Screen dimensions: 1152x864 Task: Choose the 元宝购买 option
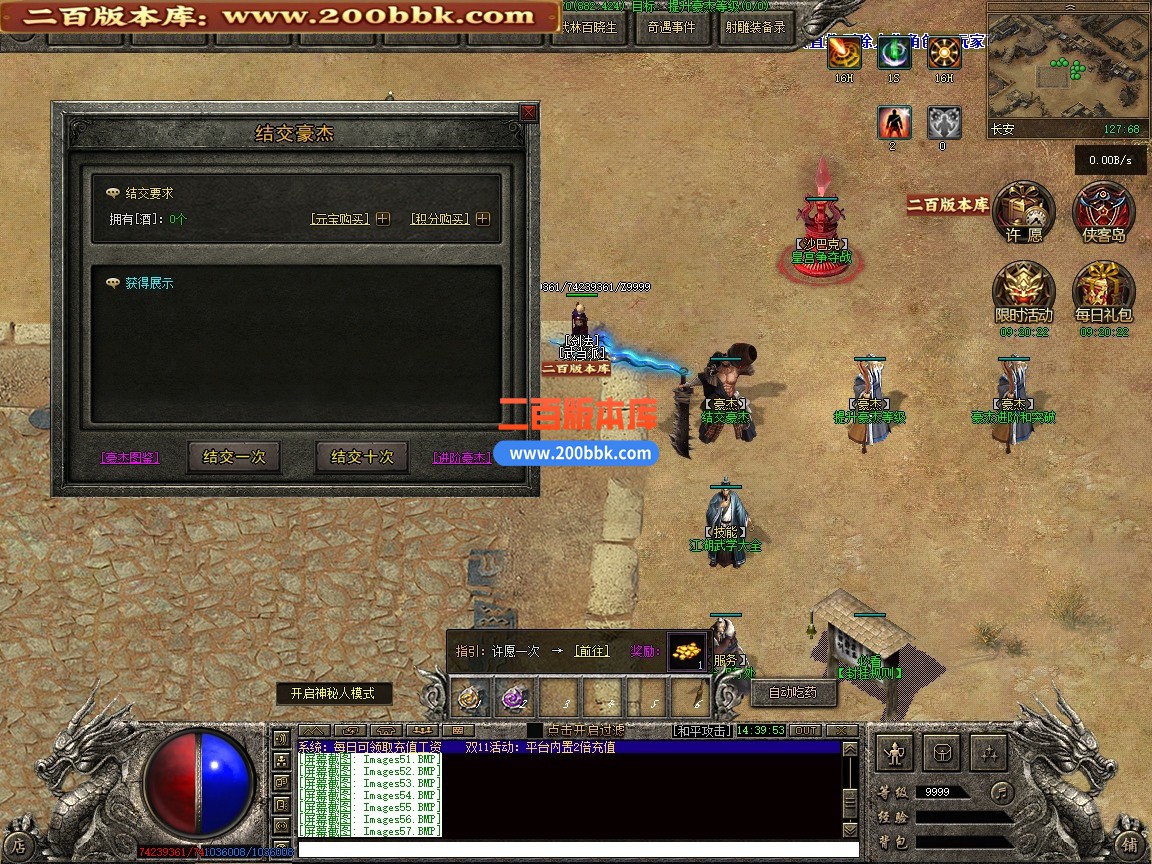340,219
